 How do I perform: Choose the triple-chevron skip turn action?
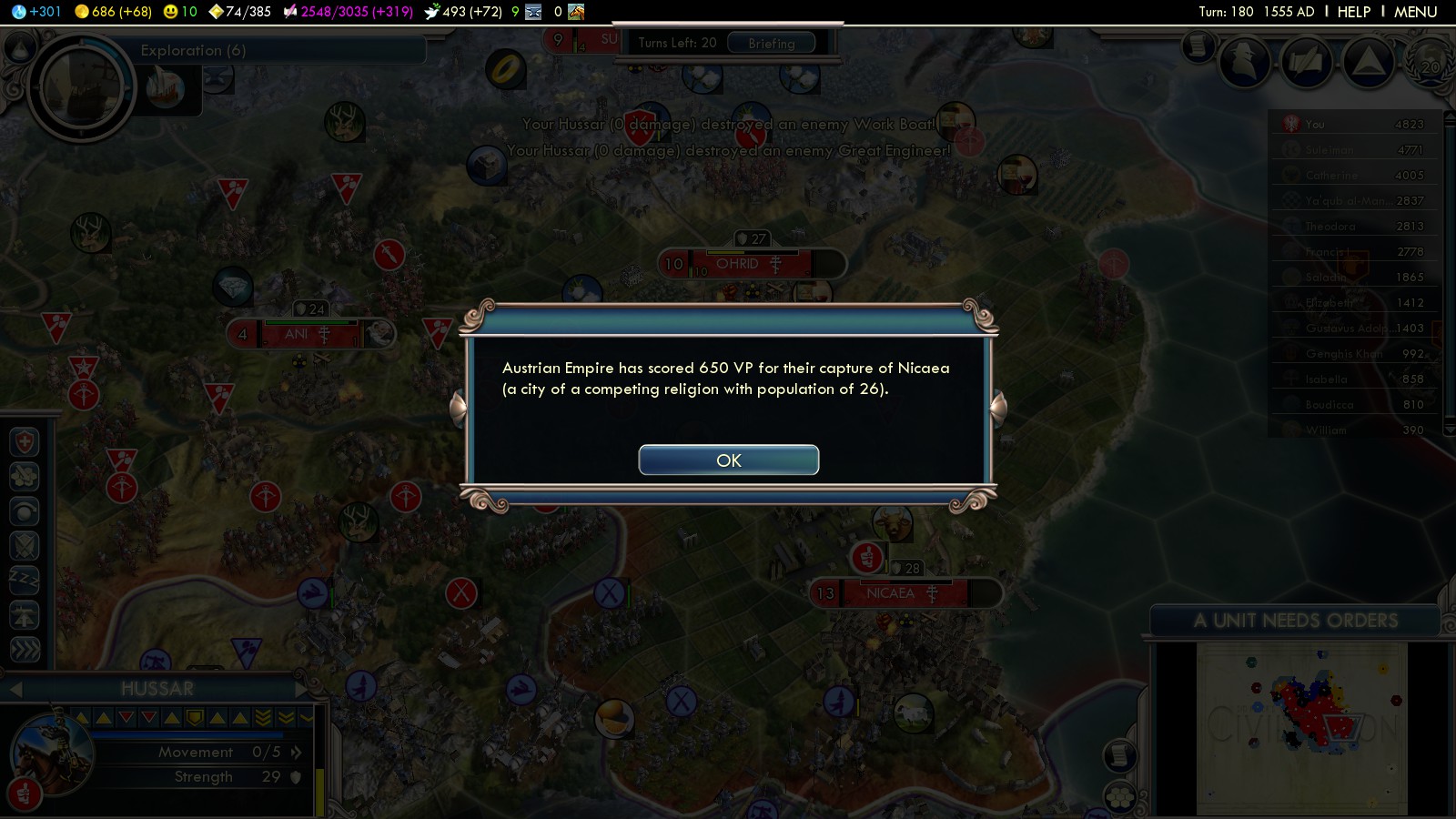25,649
